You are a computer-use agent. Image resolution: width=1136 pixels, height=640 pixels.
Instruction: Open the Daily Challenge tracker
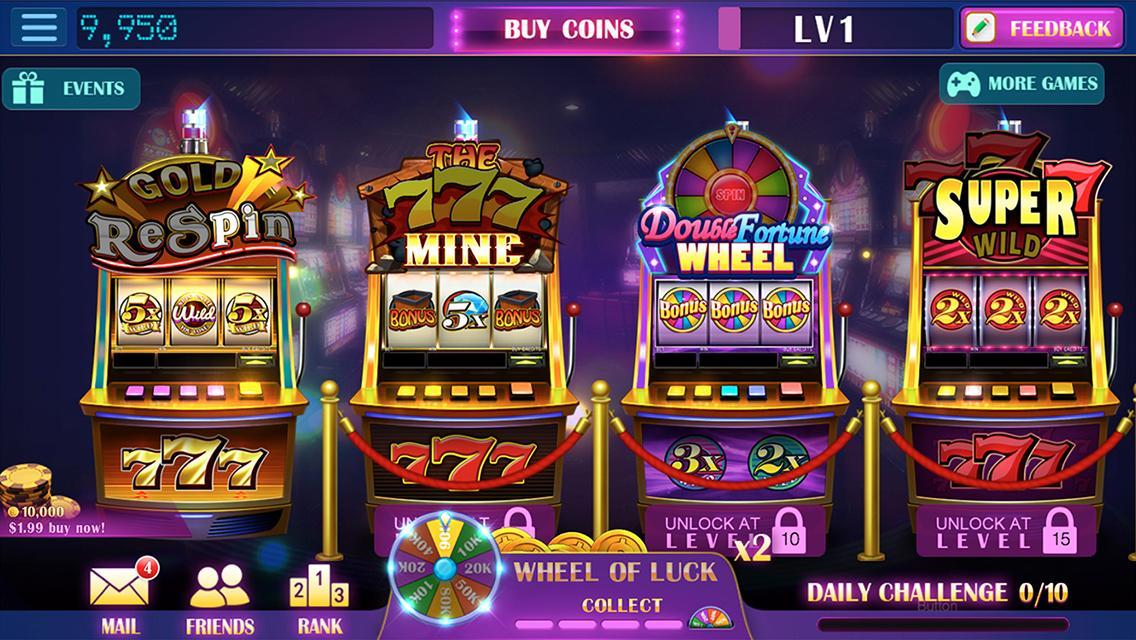pyautogui.click(x=937, y=593)
